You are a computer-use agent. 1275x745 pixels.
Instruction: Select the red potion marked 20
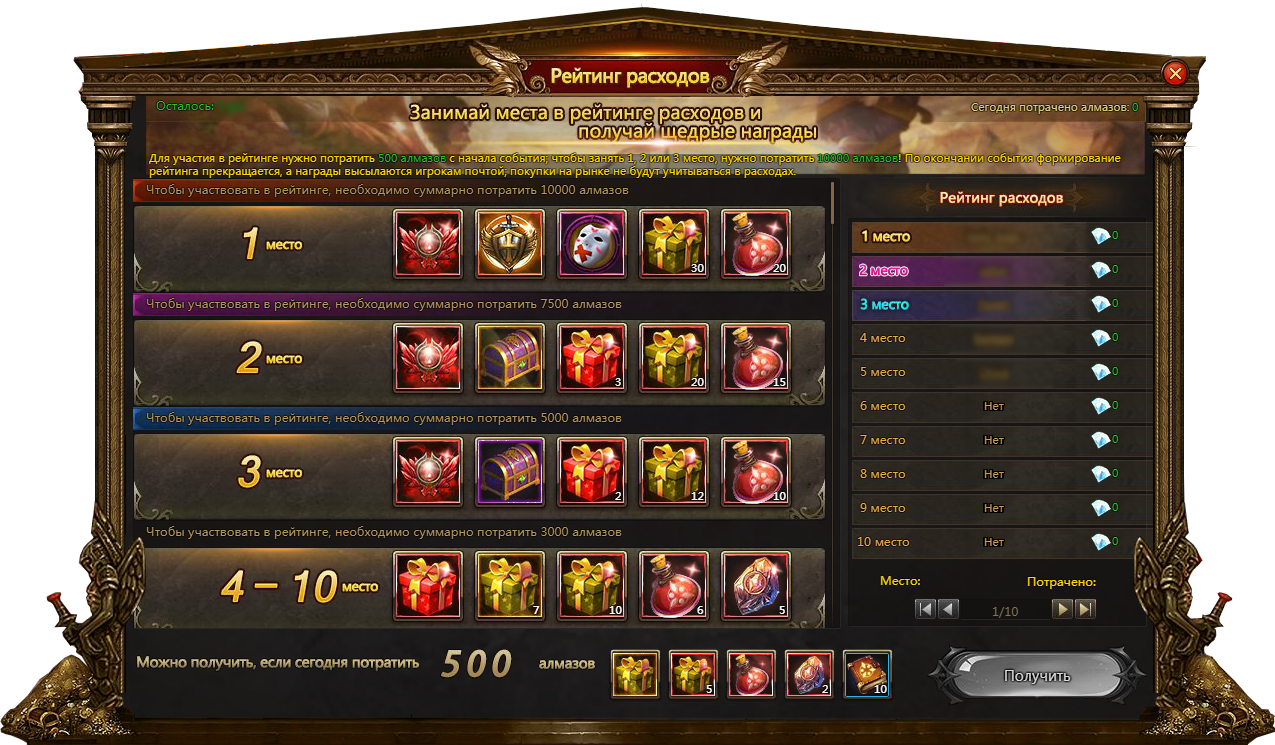tap(756, 244)
